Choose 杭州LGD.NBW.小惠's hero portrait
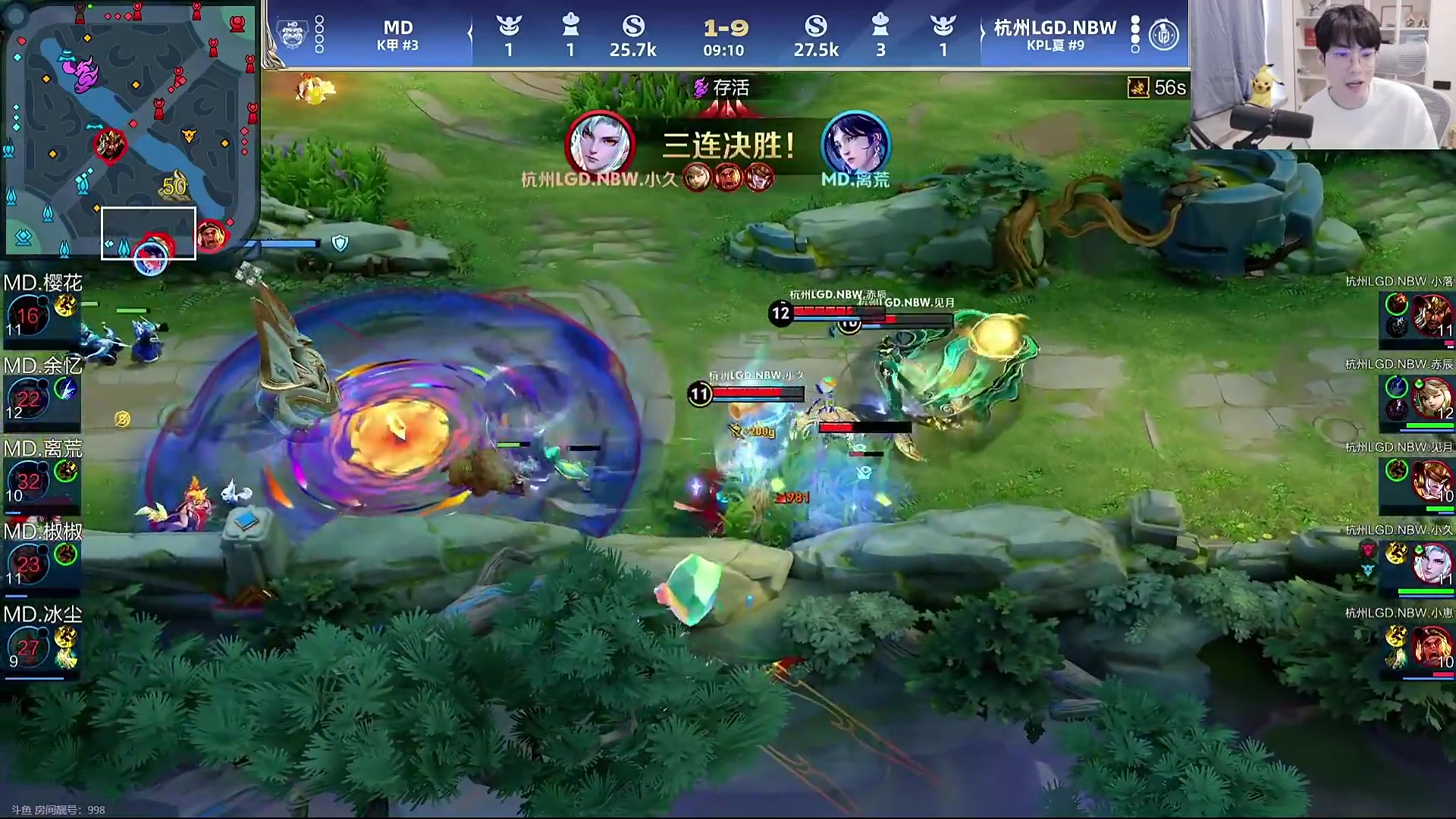The height and width of the screenshot is (819, 1456). [1430, 646]
